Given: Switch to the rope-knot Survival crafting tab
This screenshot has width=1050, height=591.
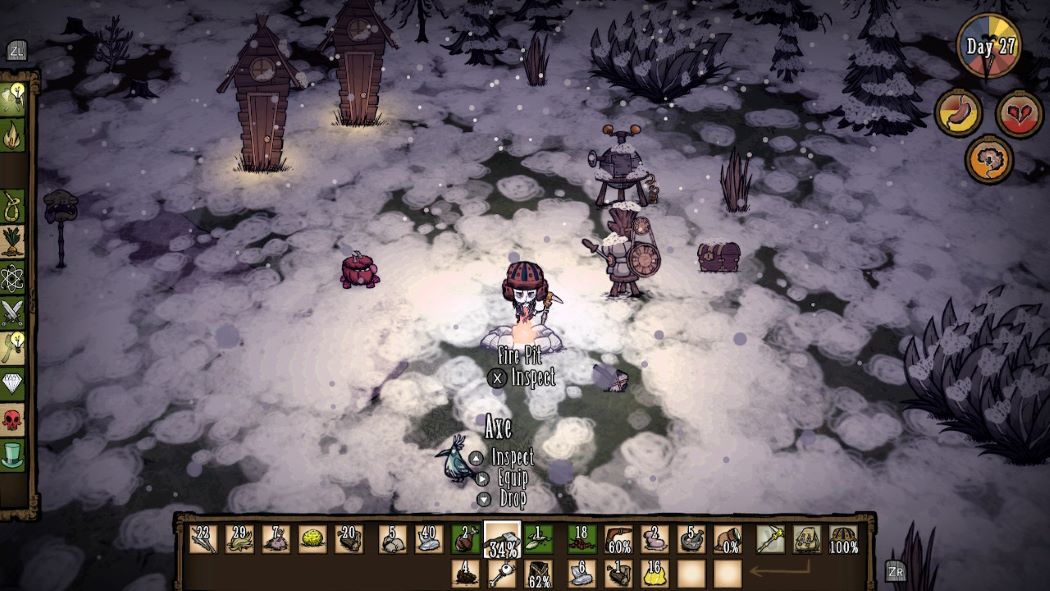Looking at the screenshot, I should coord(13,204).
